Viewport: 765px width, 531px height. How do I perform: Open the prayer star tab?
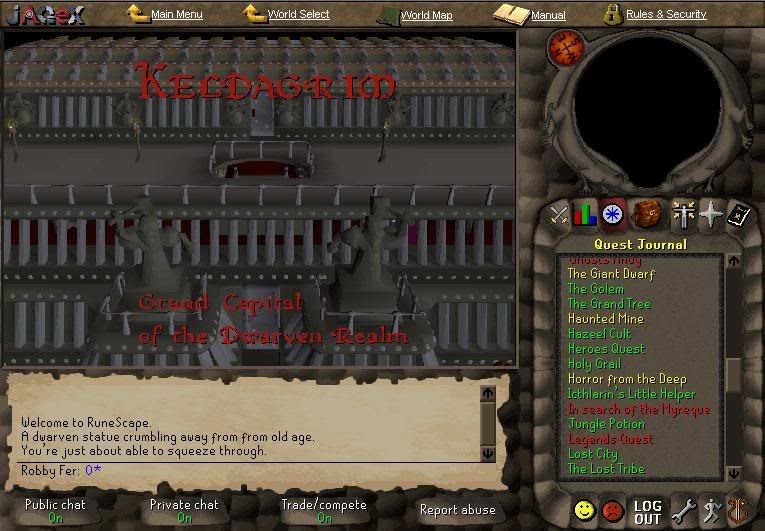tap(711, 213)
